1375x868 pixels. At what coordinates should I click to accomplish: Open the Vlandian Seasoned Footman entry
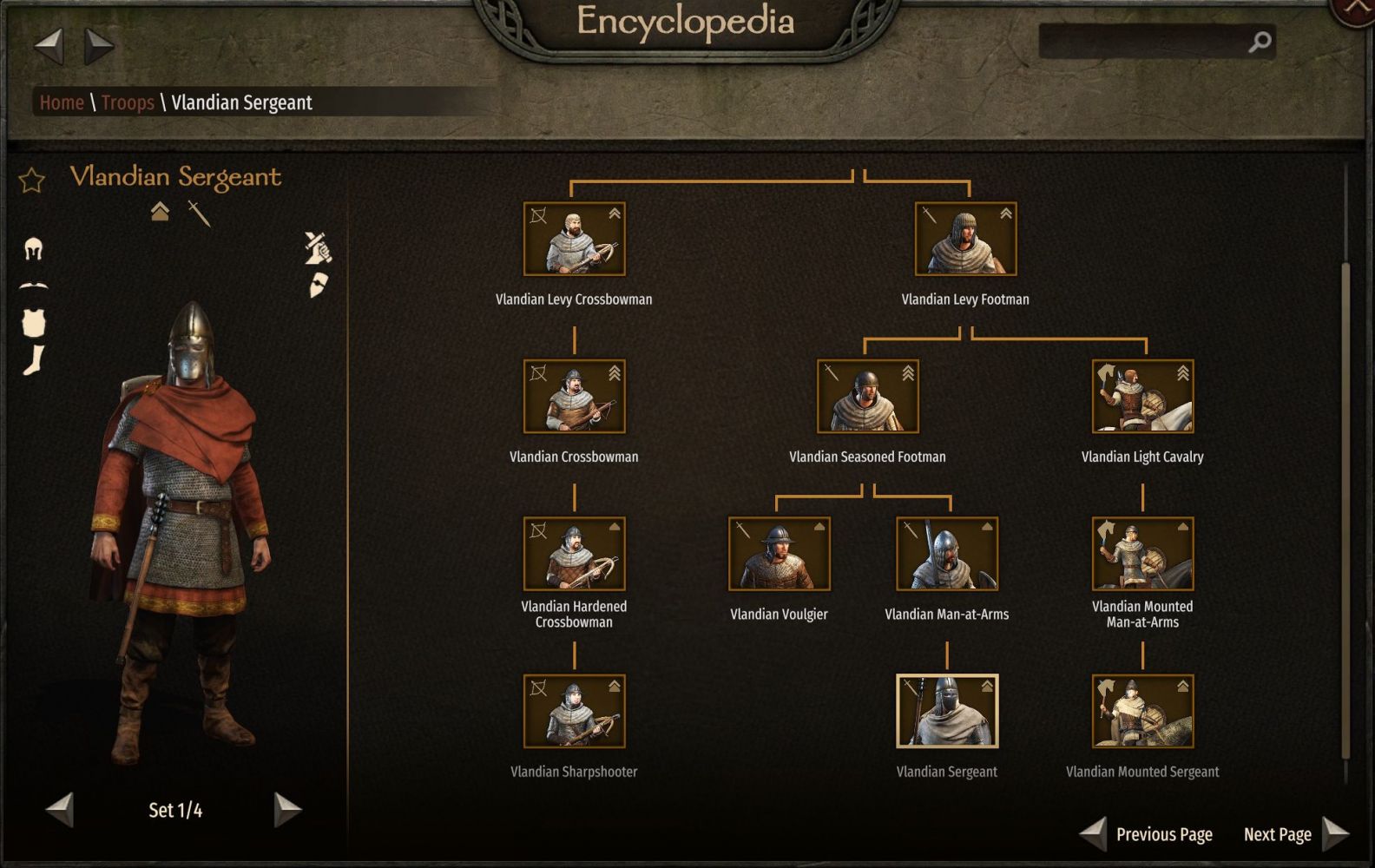click(x=867, y=397)
